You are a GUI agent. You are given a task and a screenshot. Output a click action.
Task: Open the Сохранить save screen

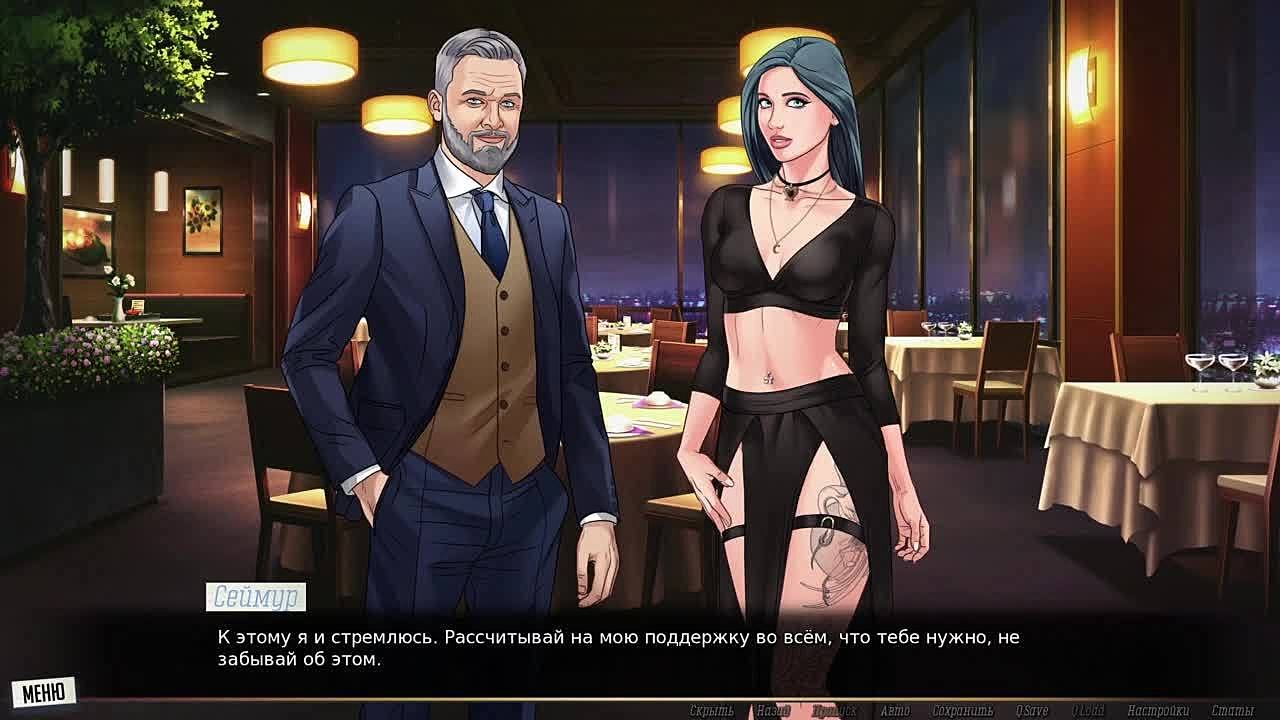[x=962, y=711]
